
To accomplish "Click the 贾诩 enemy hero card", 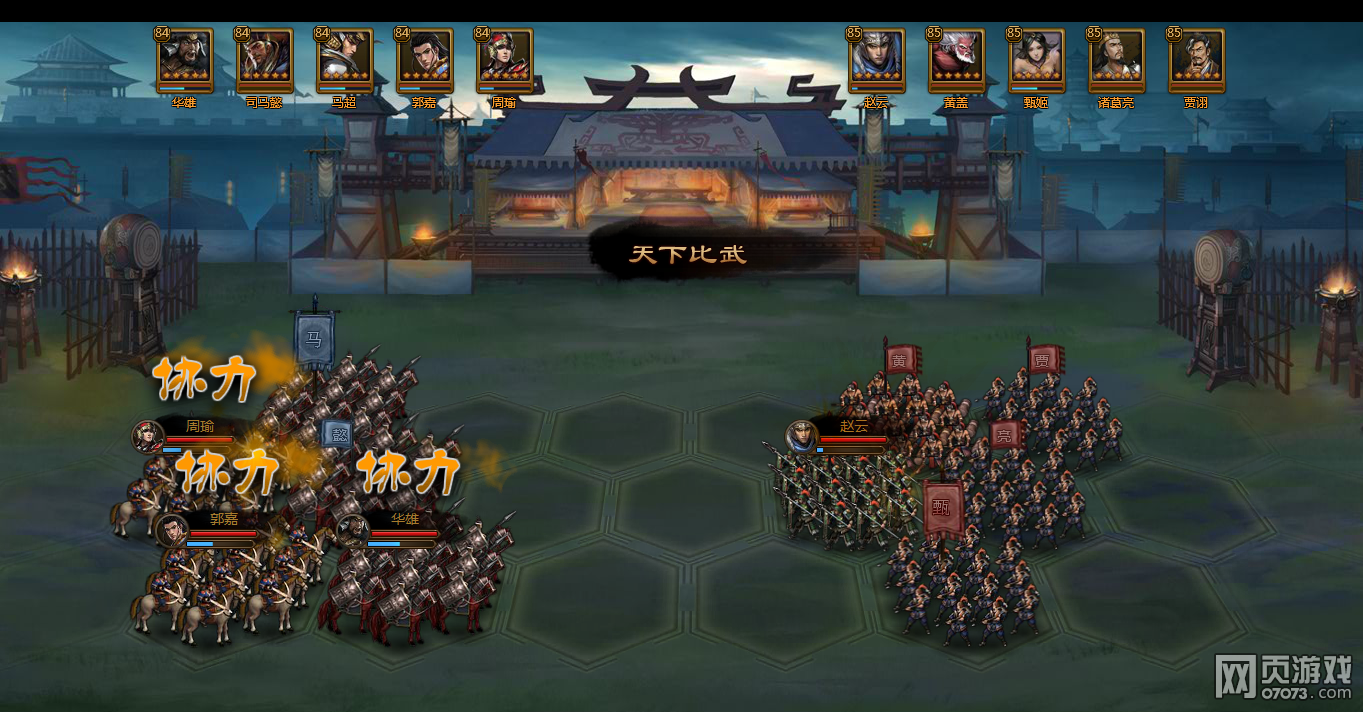I will [1196, 59].
